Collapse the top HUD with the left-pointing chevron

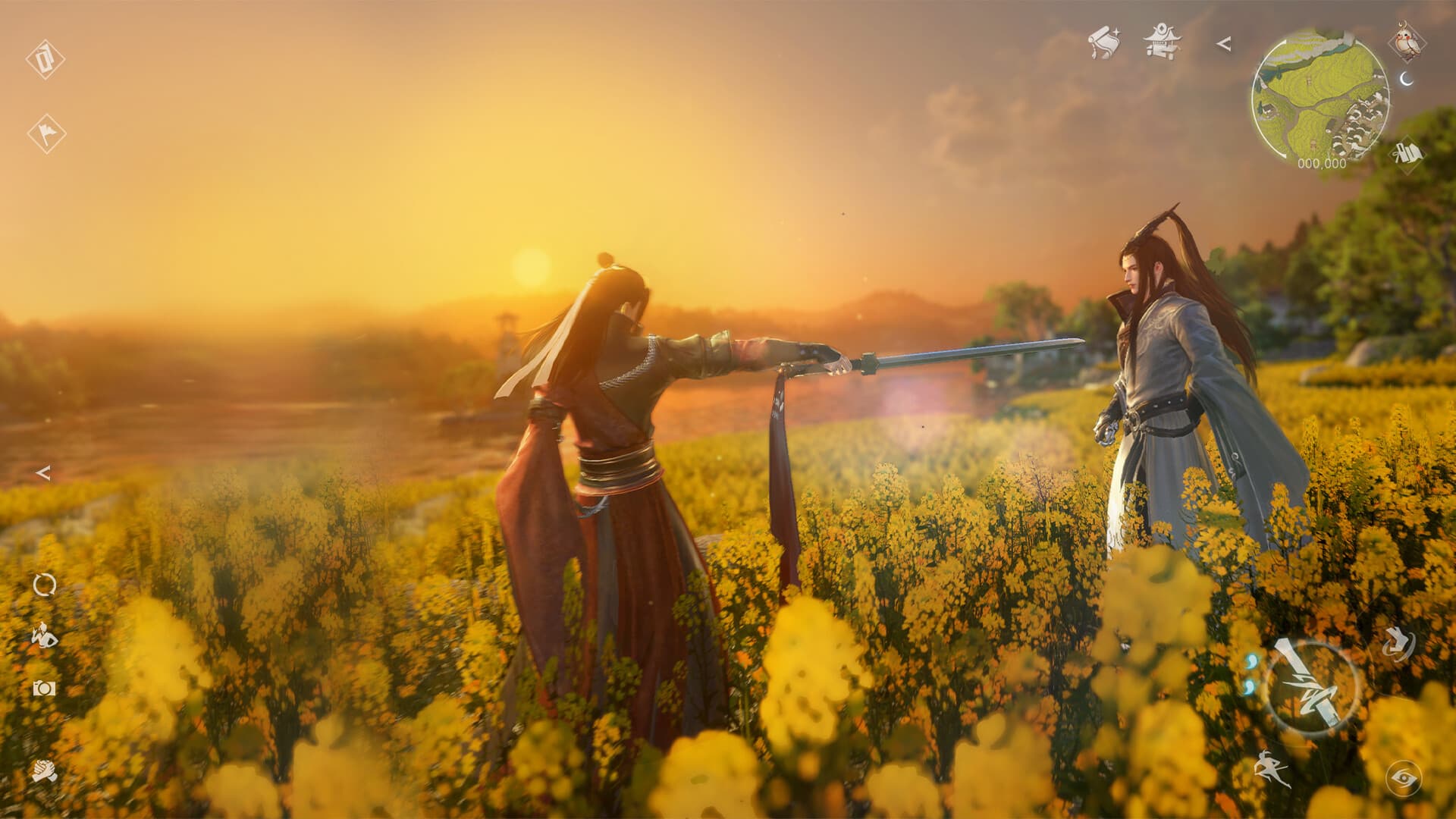(x=1224, y=44)
